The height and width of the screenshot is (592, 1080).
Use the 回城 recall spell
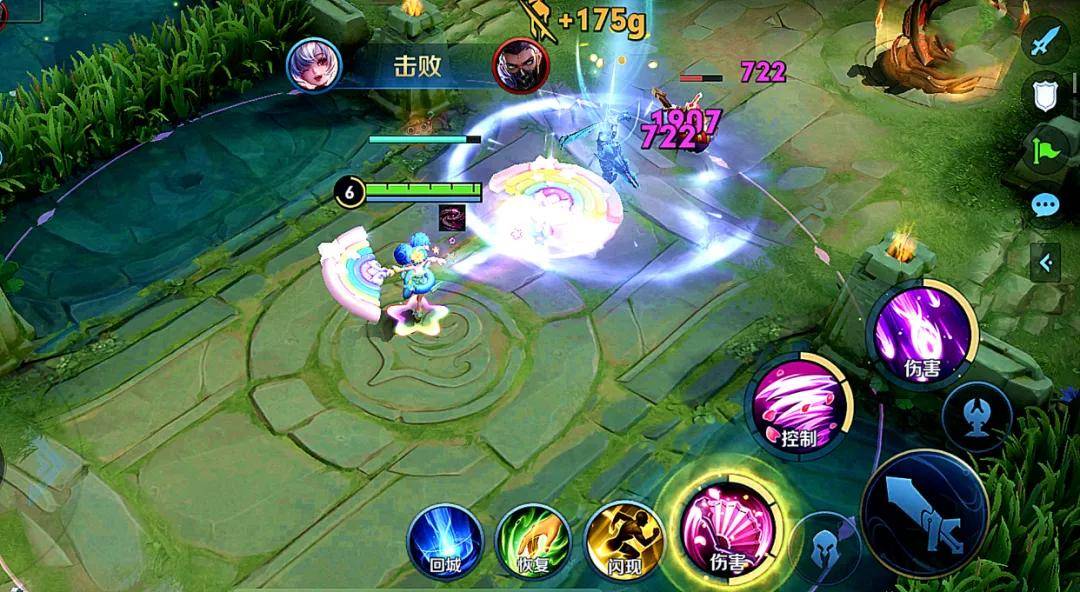click(x=445, y=541)
